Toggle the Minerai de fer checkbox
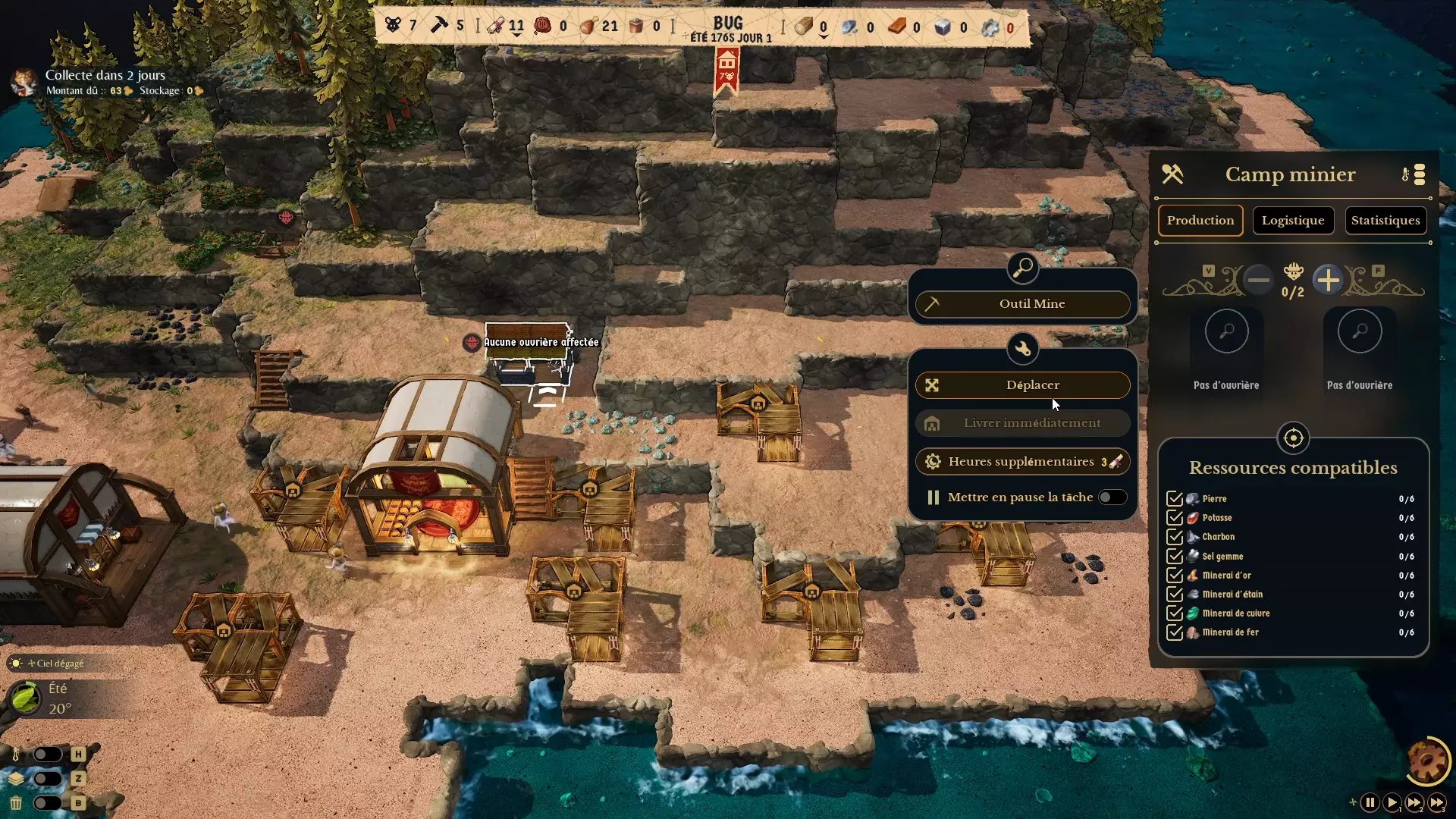This screenshot has height=819, width=1456. (x=1175, y=632)
